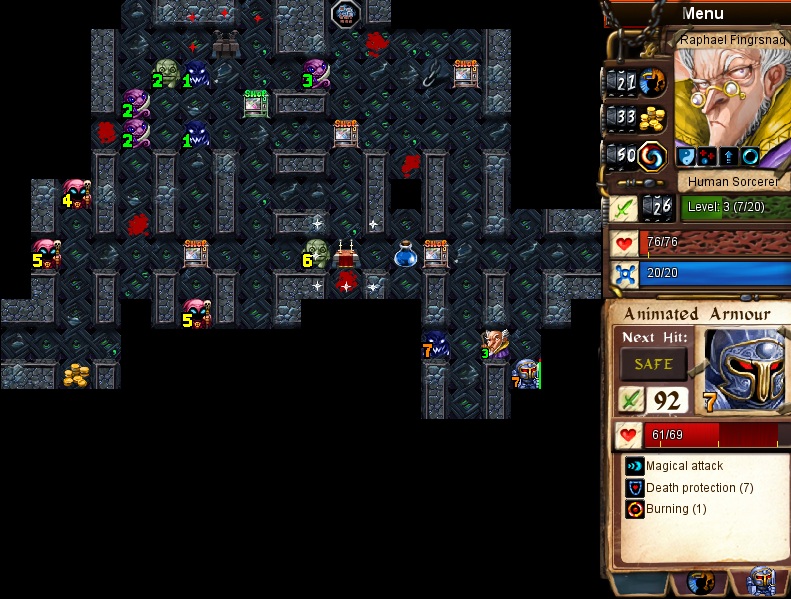Click the player's green sword attack icon
The height and width of the screenshot is (599, 791).
click(x=623, y=208)
